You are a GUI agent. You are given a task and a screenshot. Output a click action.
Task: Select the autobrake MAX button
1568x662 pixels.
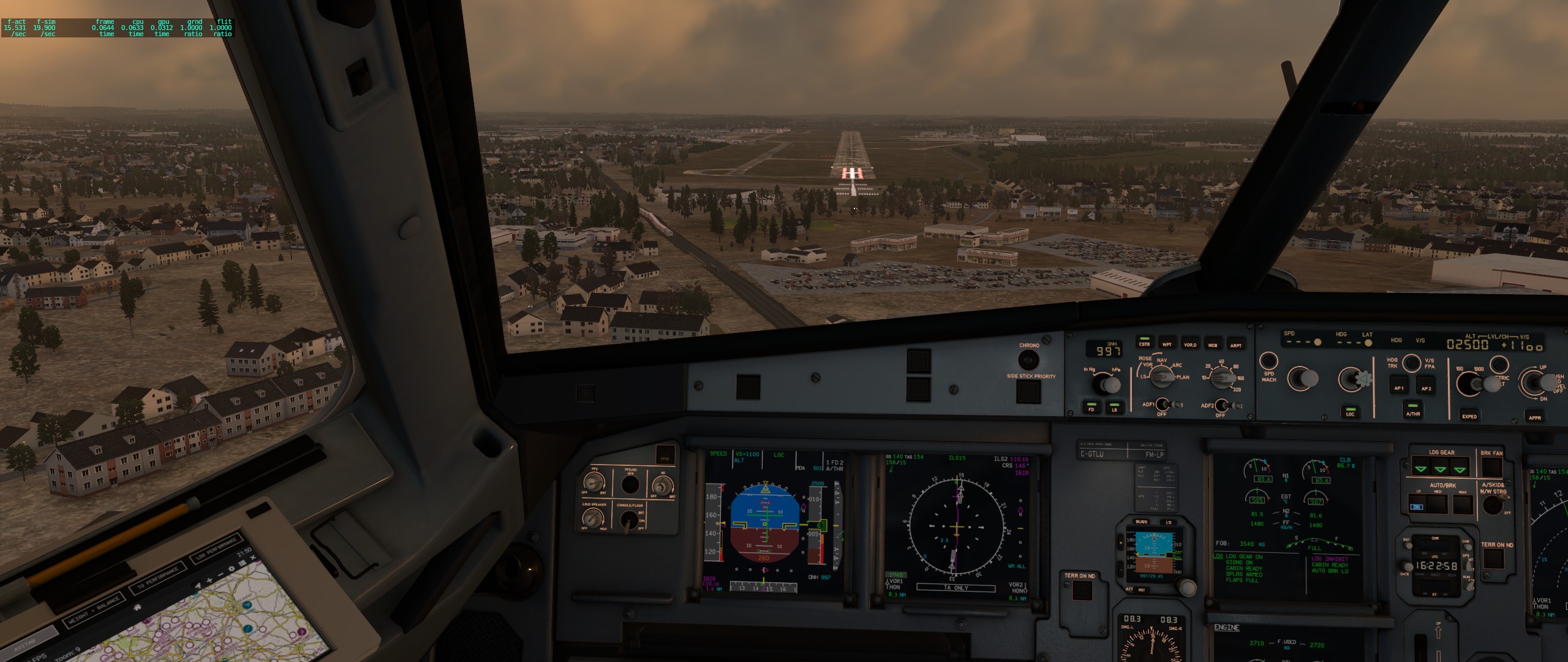[1462, 504]
